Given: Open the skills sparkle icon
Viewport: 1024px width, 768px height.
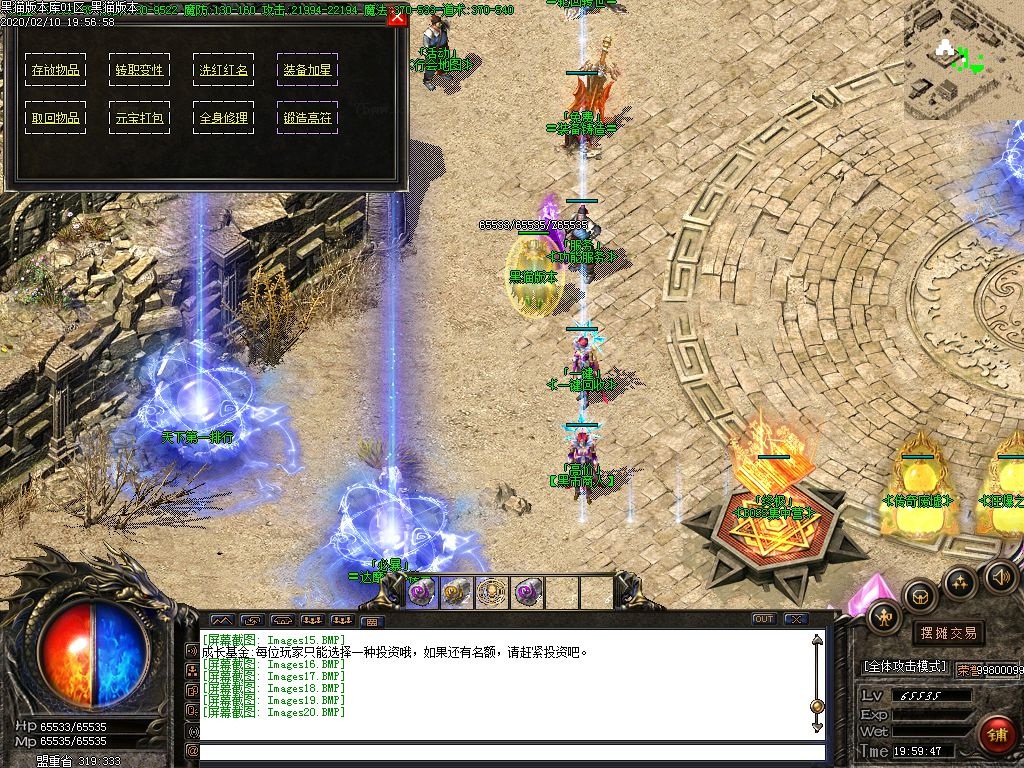Looking at the screenshot, I should (x=960, y=582).
